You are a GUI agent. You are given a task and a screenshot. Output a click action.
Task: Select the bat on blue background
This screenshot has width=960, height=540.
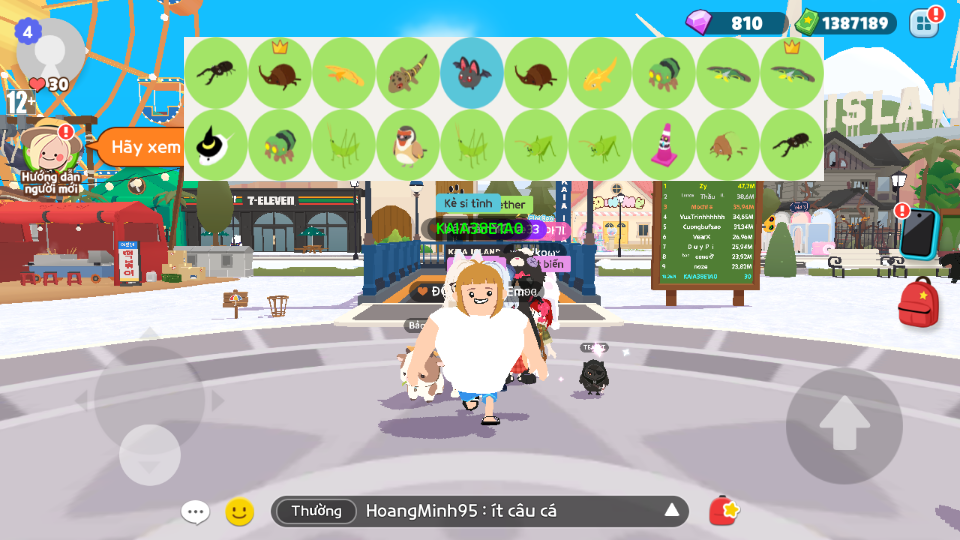pyautogui.click(x=472, y=73)
